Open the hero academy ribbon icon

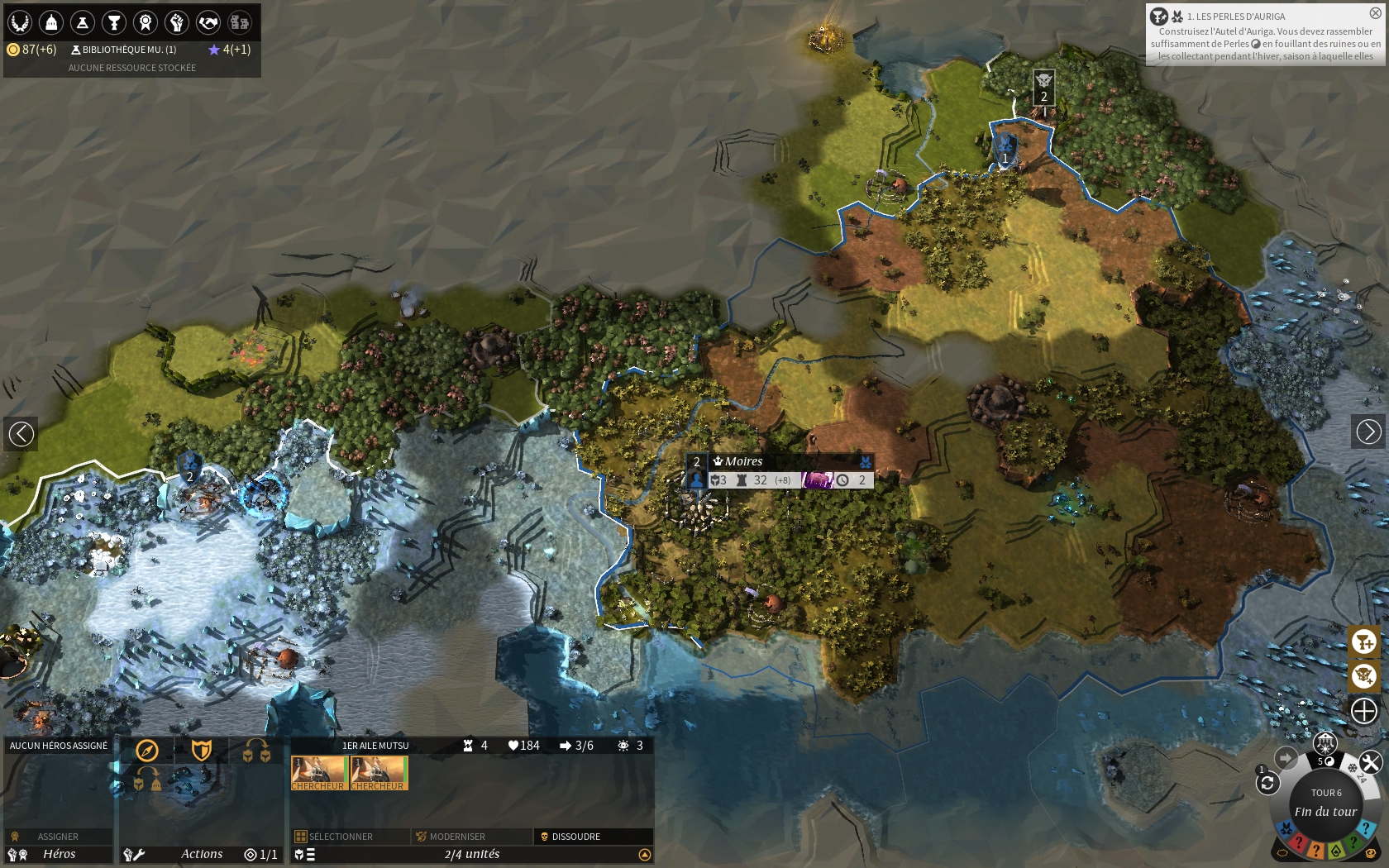[x=146, y=22]
